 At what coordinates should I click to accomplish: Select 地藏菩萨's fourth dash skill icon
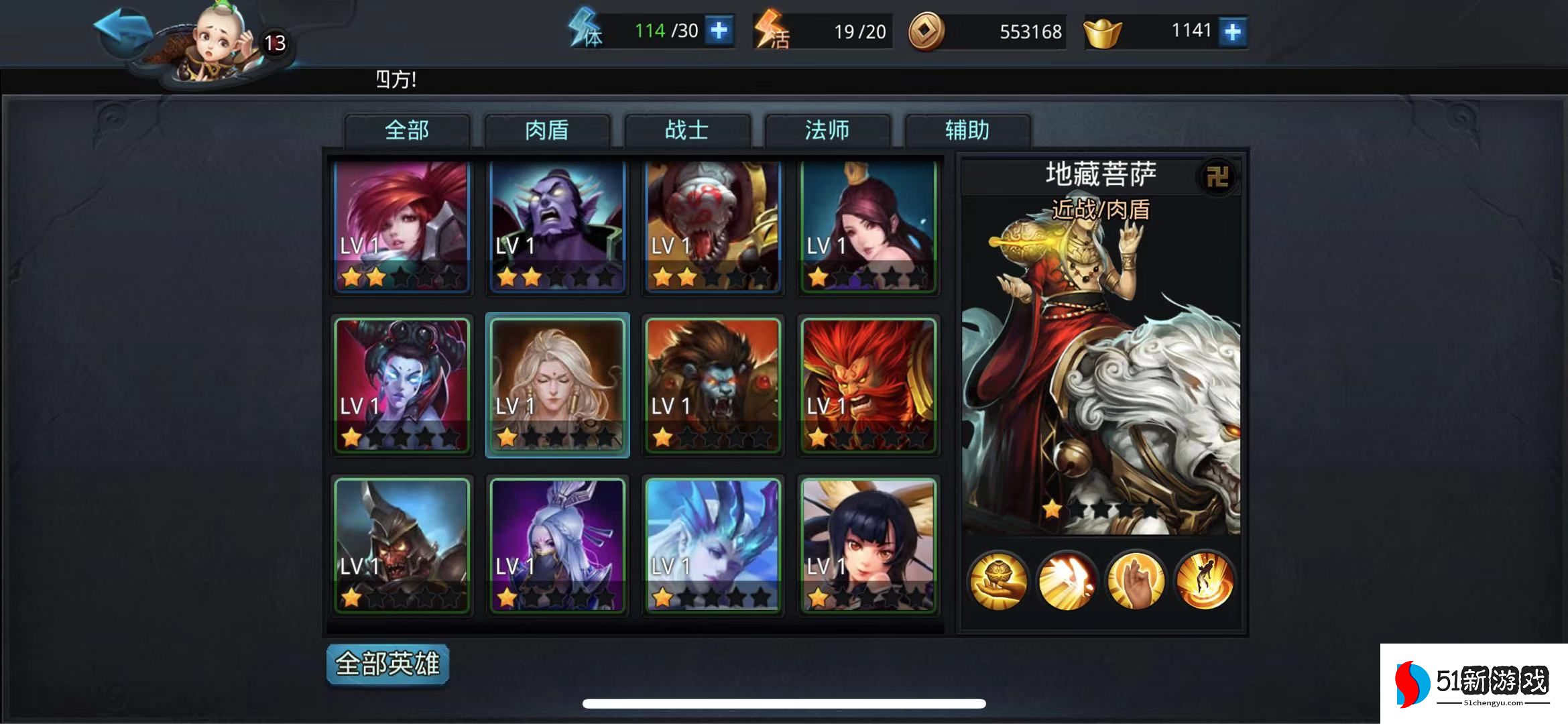[1205, 580]
